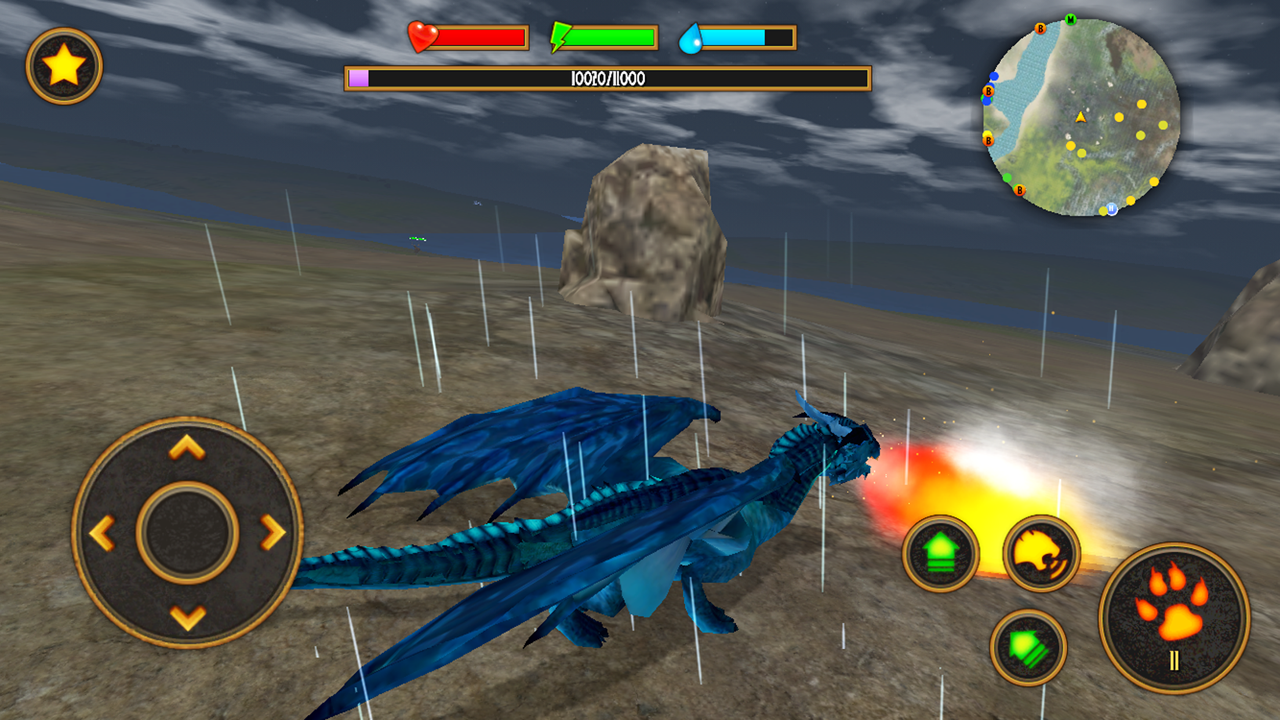The width and height of the screenshot is (1280, 720).
Task: Activate the roaring beast head ability
Action: click(1041, 553)
